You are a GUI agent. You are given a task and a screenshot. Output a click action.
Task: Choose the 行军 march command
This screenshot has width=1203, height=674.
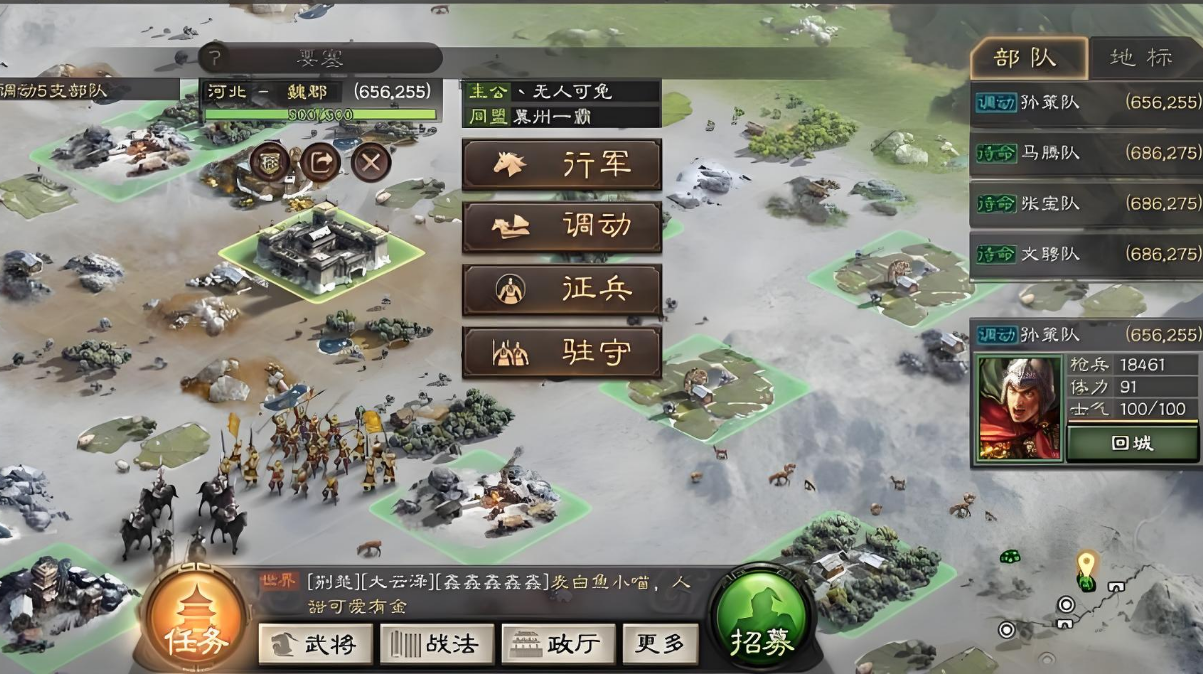561,165
